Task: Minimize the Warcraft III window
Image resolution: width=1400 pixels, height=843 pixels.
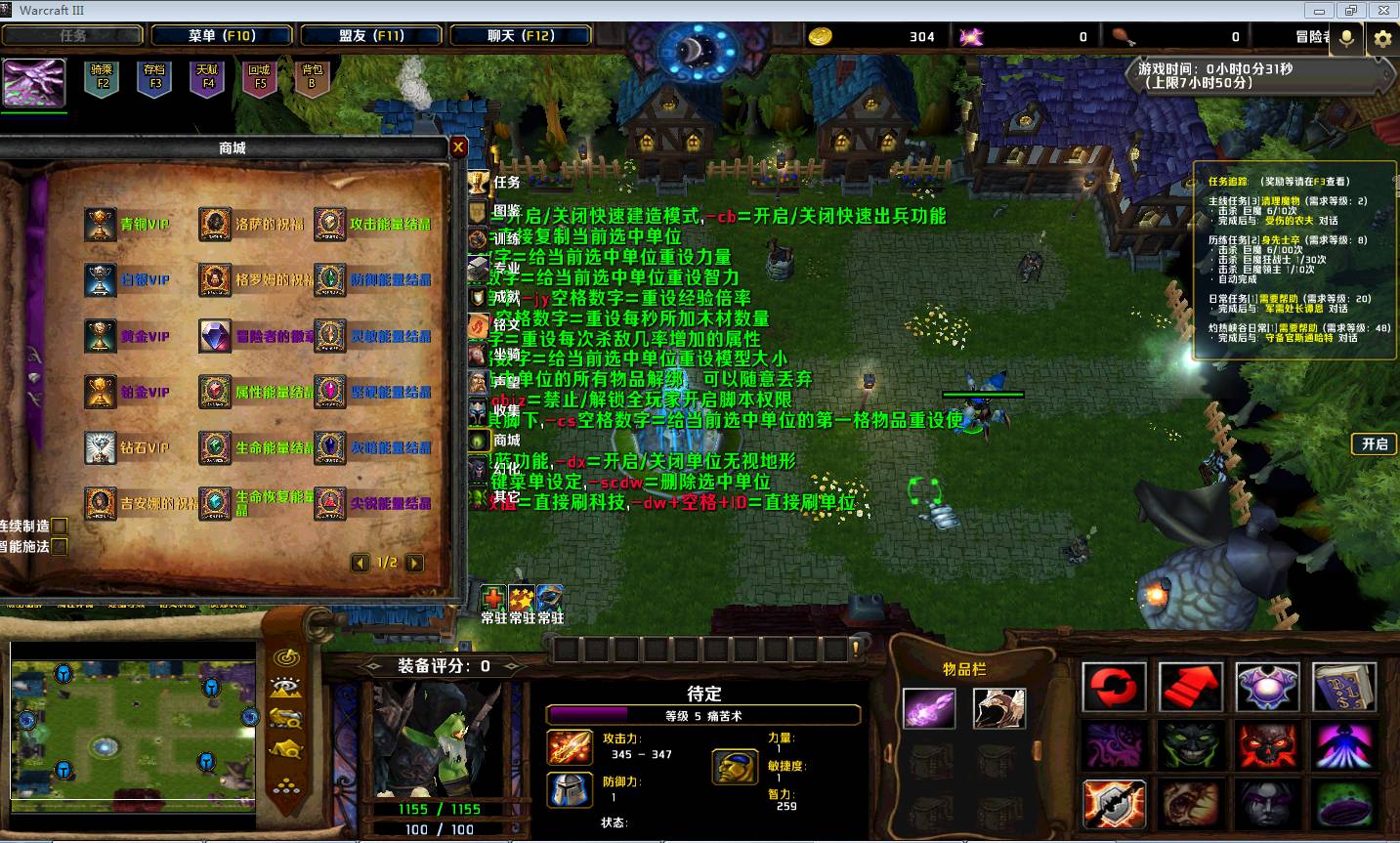Action: click(1320, 11)
